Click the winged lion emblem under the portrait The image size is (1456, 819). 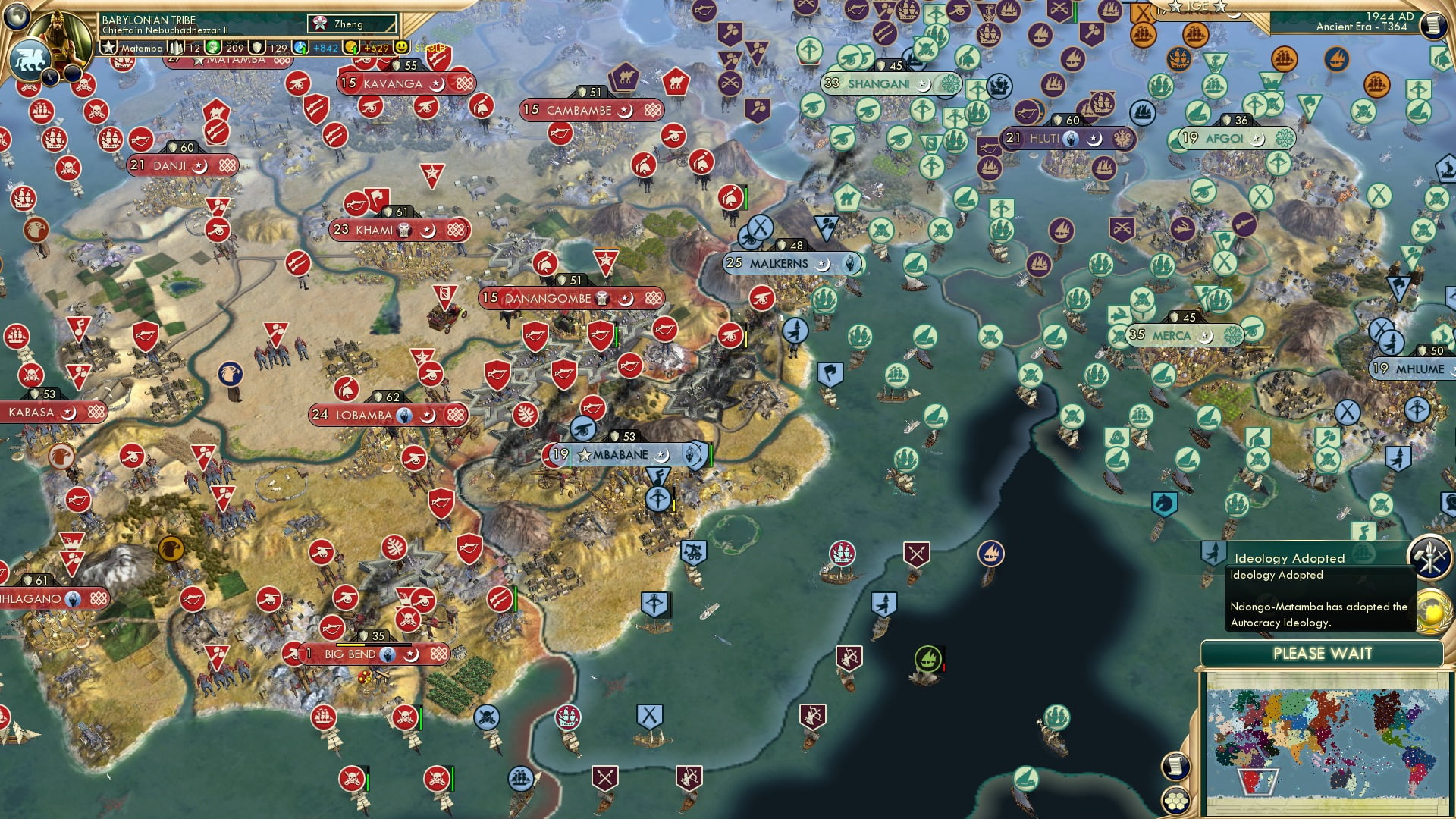(x=30, y=61)
